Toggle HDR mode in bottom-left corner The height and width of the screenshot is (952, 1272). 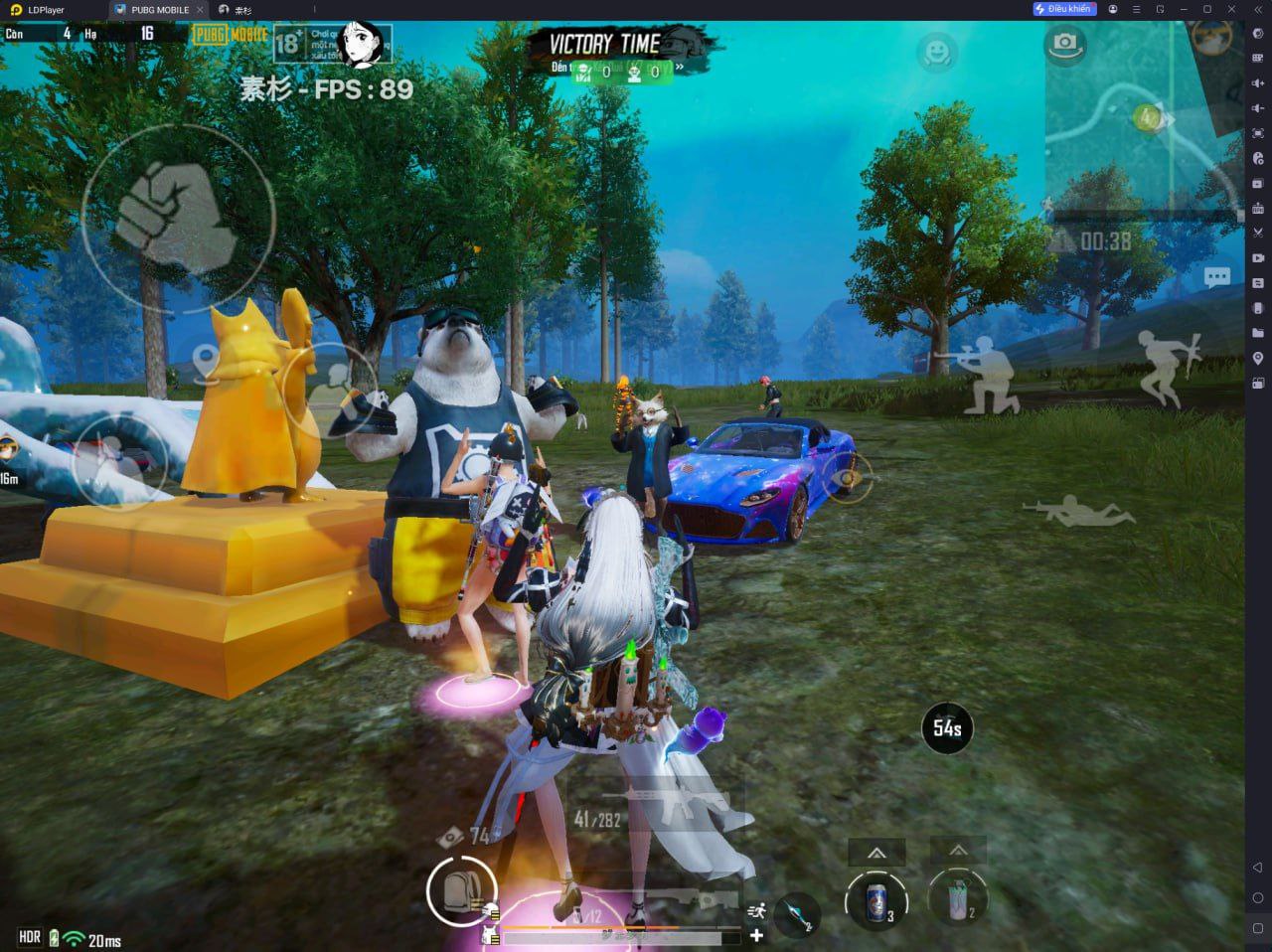click(x=28, y=936)
